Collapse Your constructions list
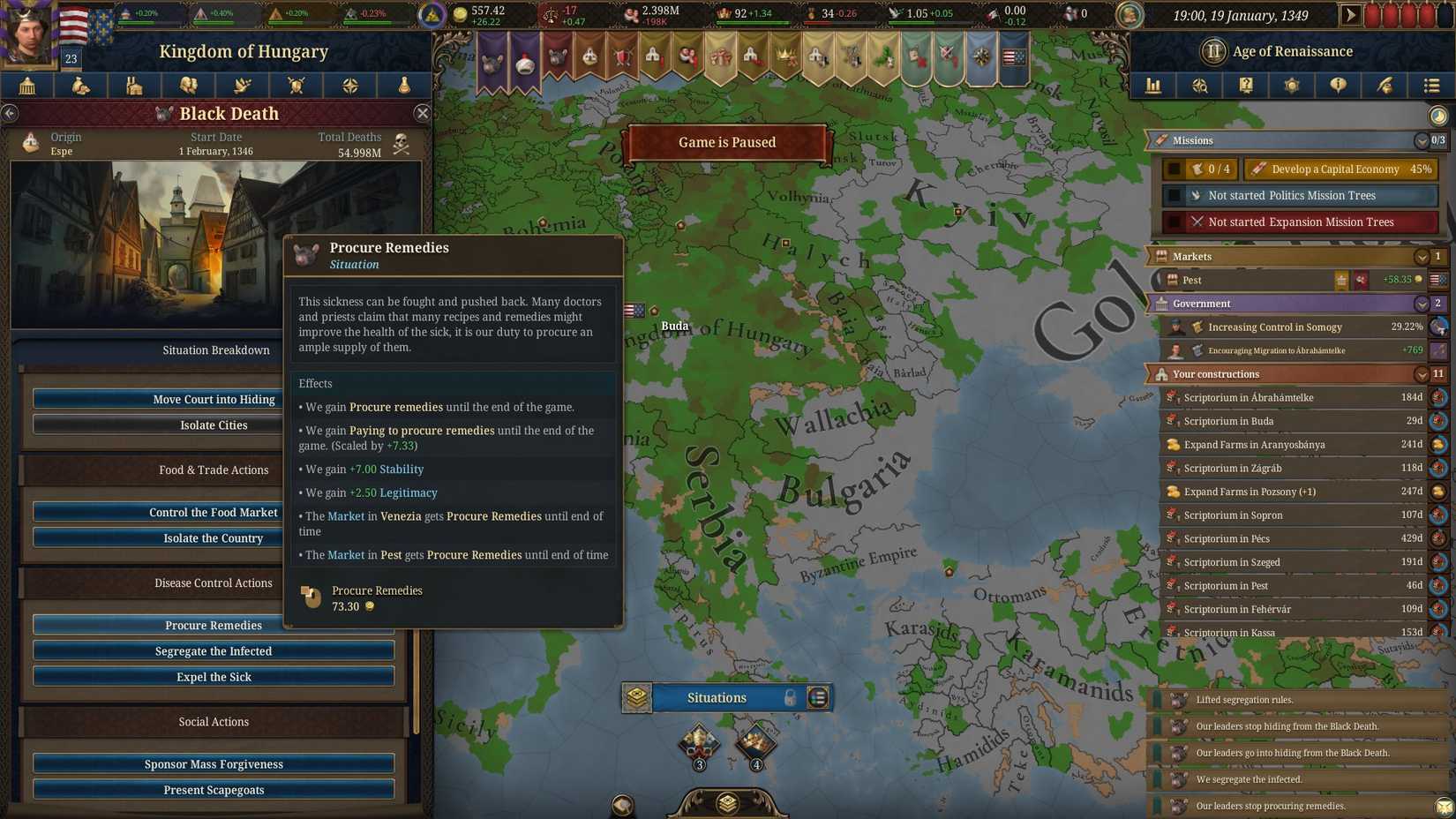 click(x=1422, y=373)
